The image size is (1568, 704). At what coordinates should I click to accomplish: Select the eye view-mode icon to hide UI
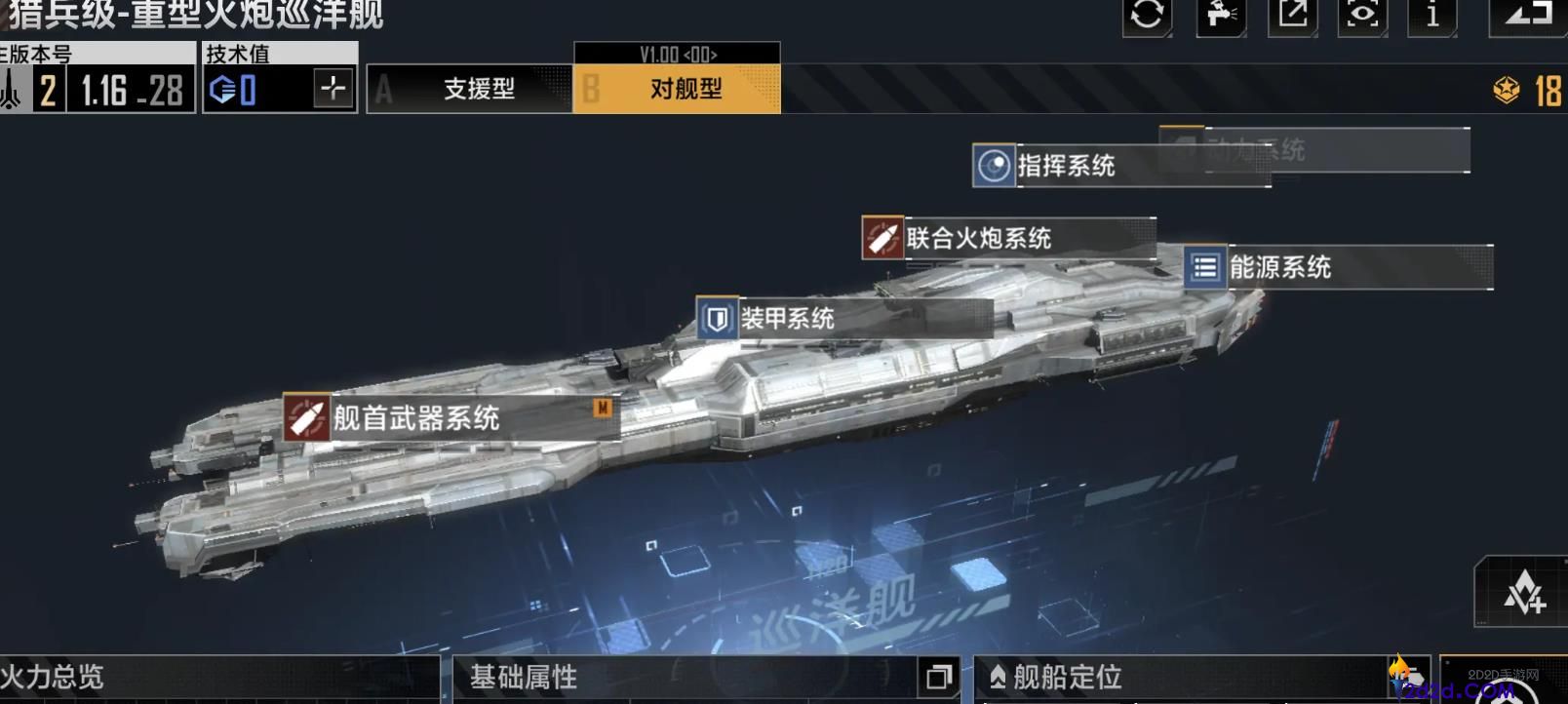(x=1360, y=16)
